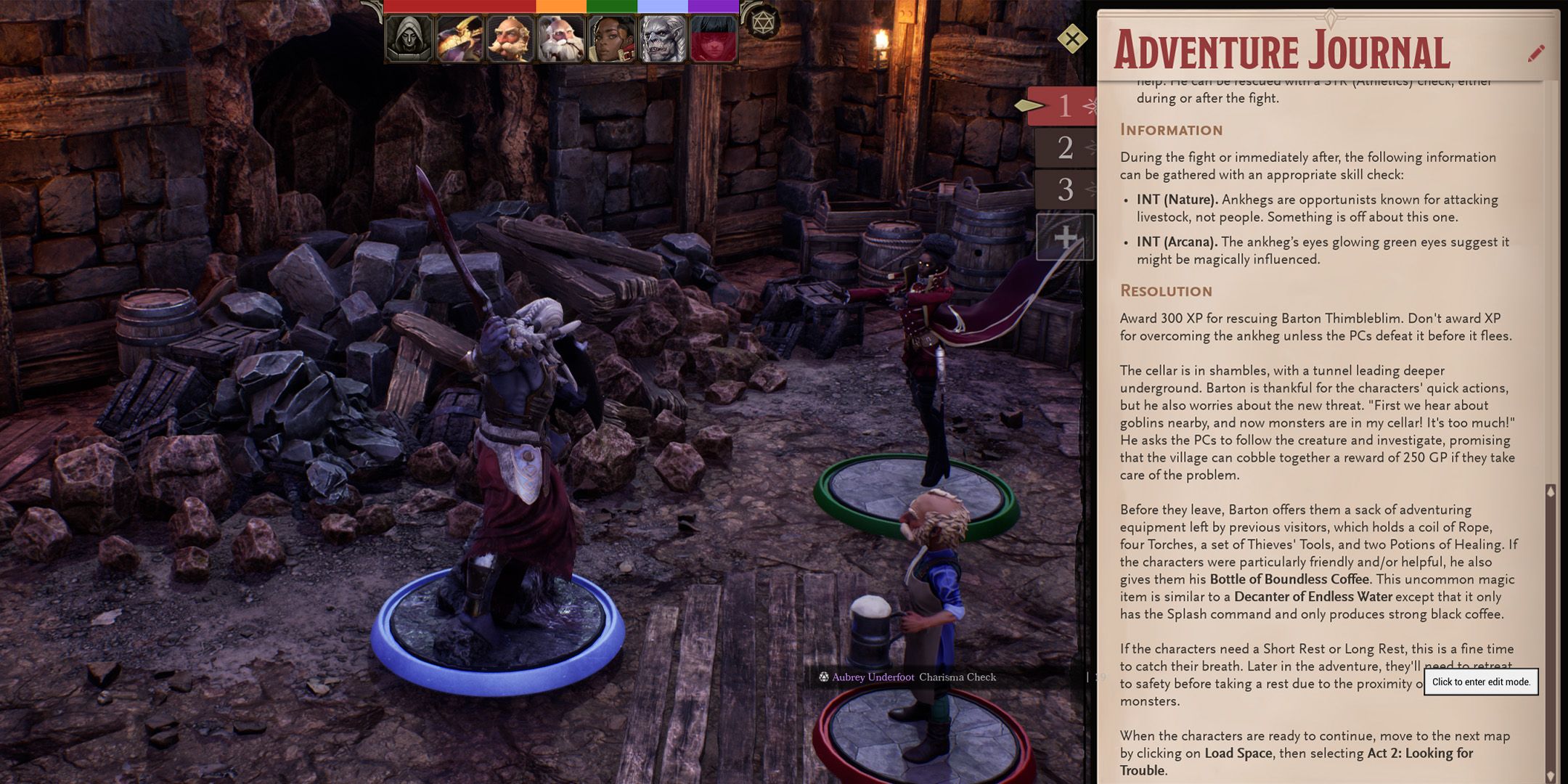Screen dimensions: 1568x784
Task: Click the pencil icon to edit the journal
Action: tap(1535, 52)
